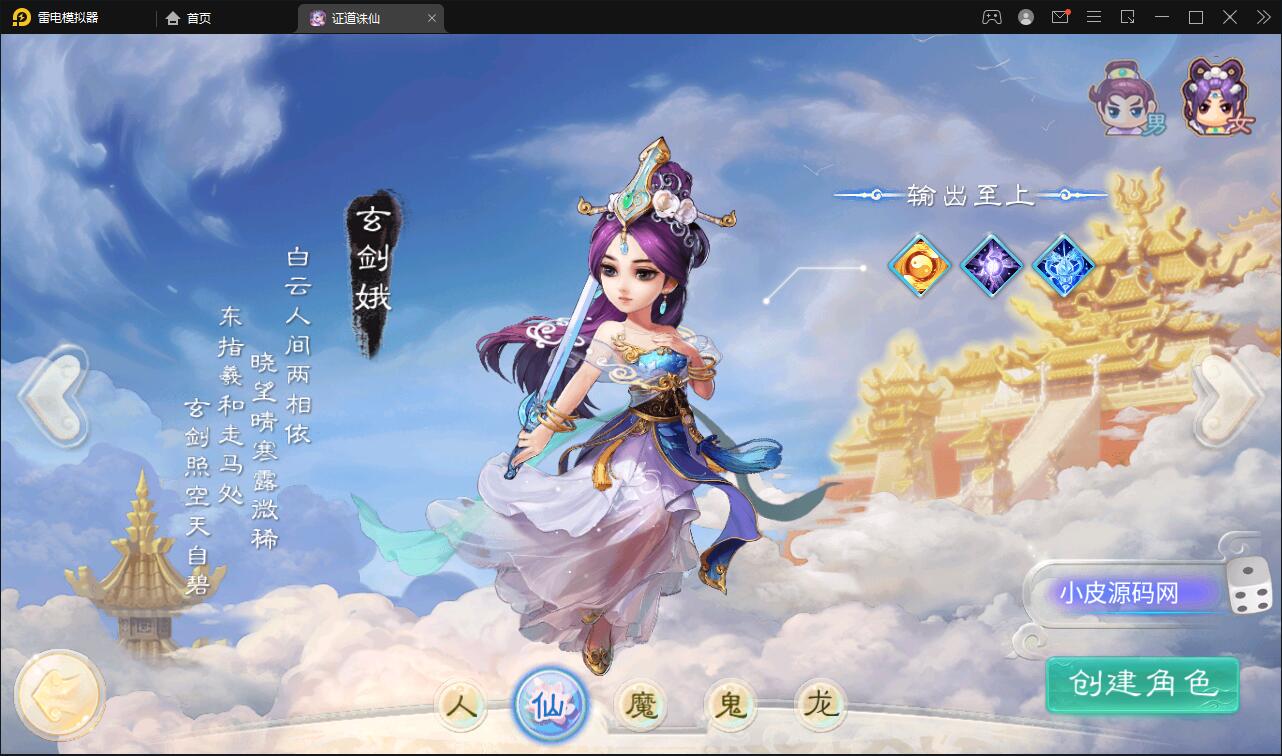The image size is (1282, 756).
Task: Open the hamburger menu in the titlebar
Action: tap(1094, 17)
